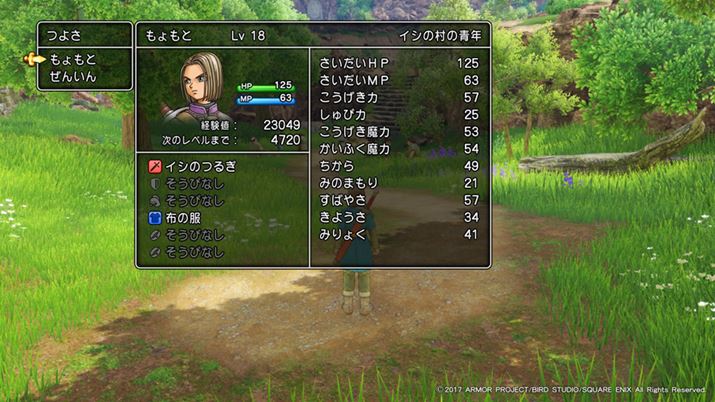Choose the ぜんいん party option

tap(75, 77)
